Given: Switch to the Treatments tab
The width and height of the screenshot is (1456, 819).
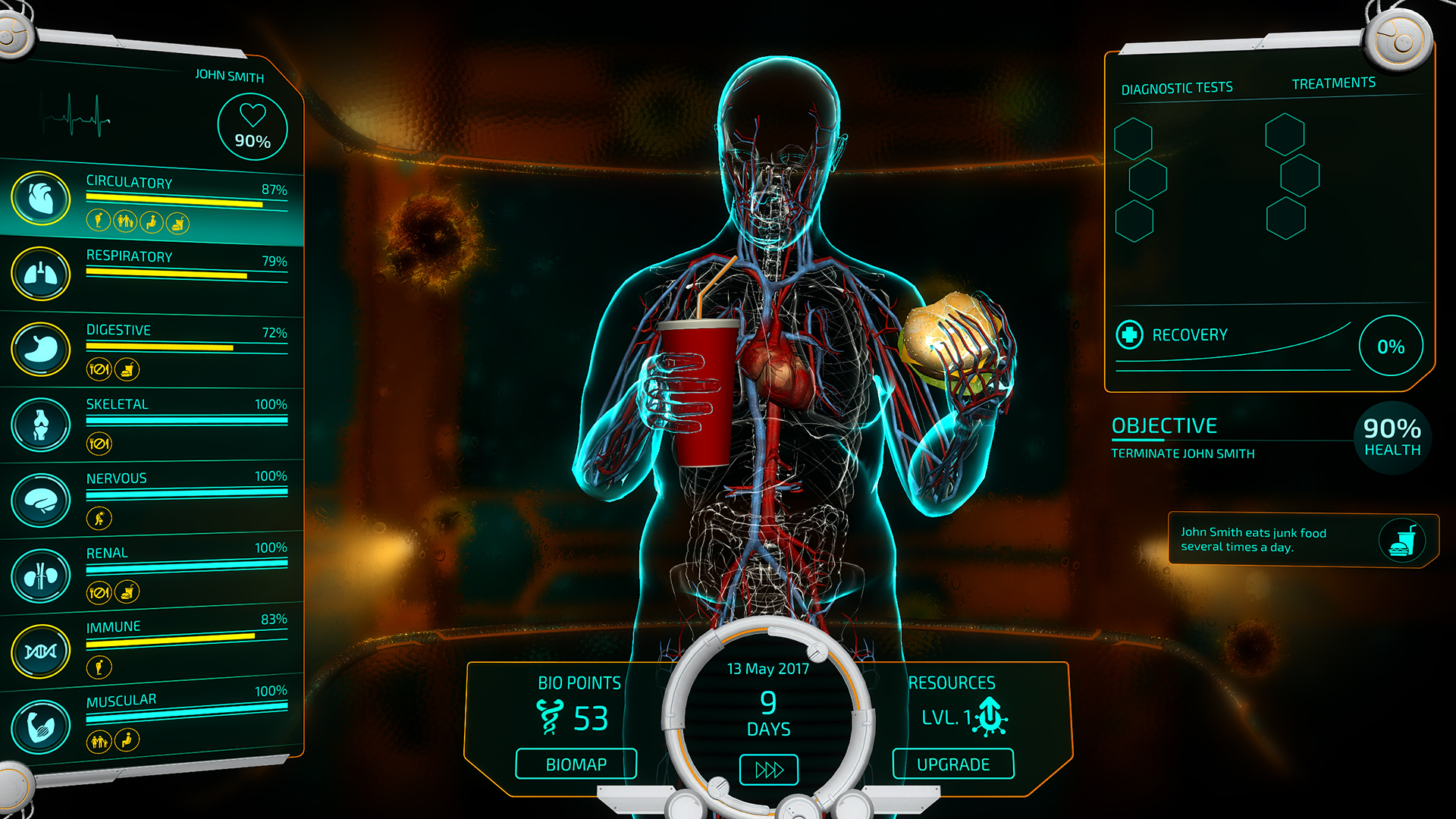Looking at the screenshot, I should pyautogui.click(x=1333, y=82).
